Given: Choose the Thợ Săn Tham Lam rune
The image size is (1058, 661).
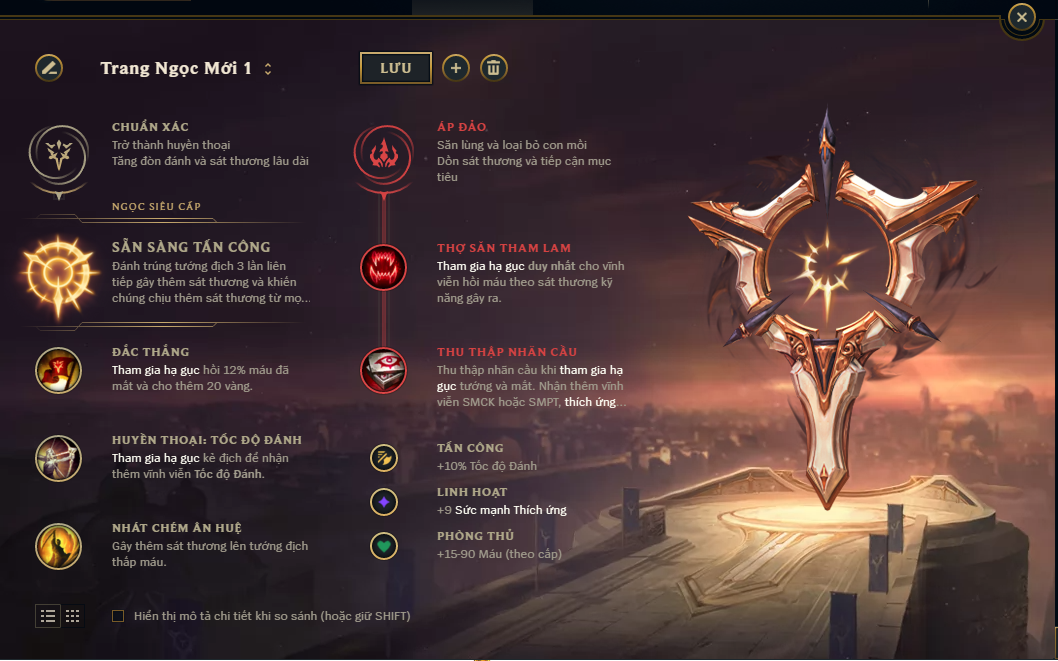Looking at the screenshot, I should (383, 267).
